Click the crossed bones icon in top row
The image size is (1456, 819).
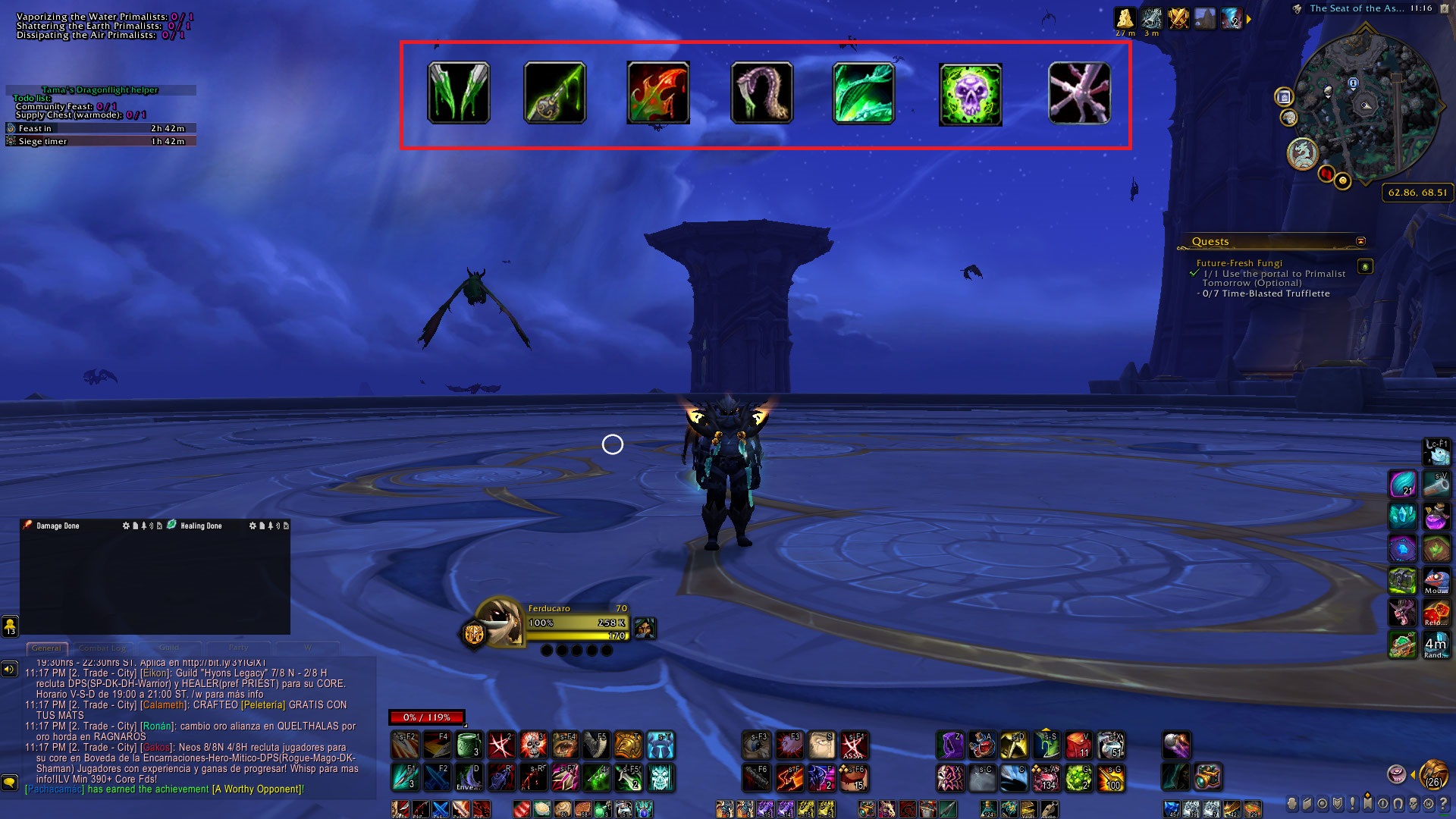pyautogui.click(x=1079, y=93)
